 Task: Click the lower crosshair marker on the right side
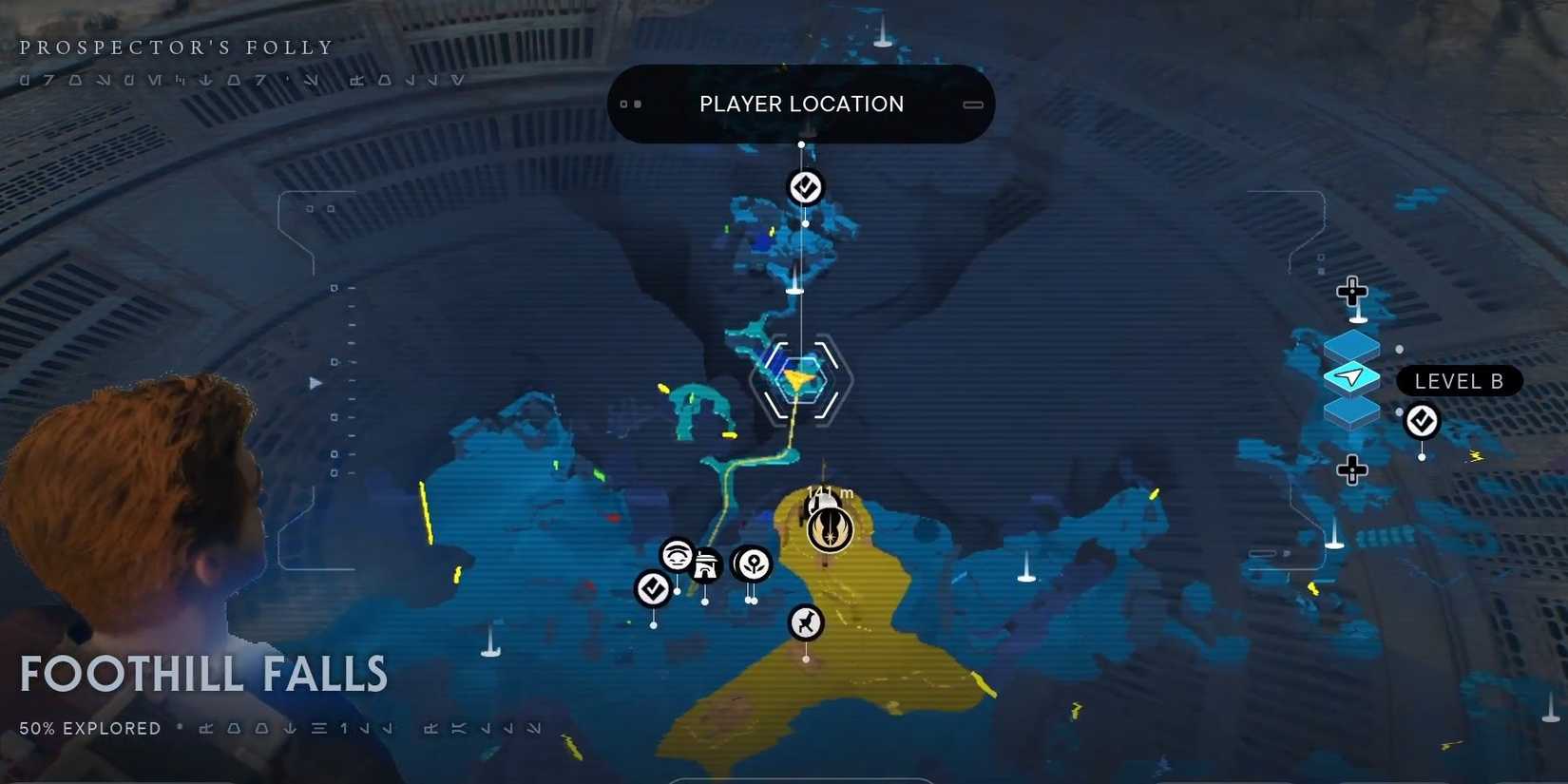pos(1352,469)
